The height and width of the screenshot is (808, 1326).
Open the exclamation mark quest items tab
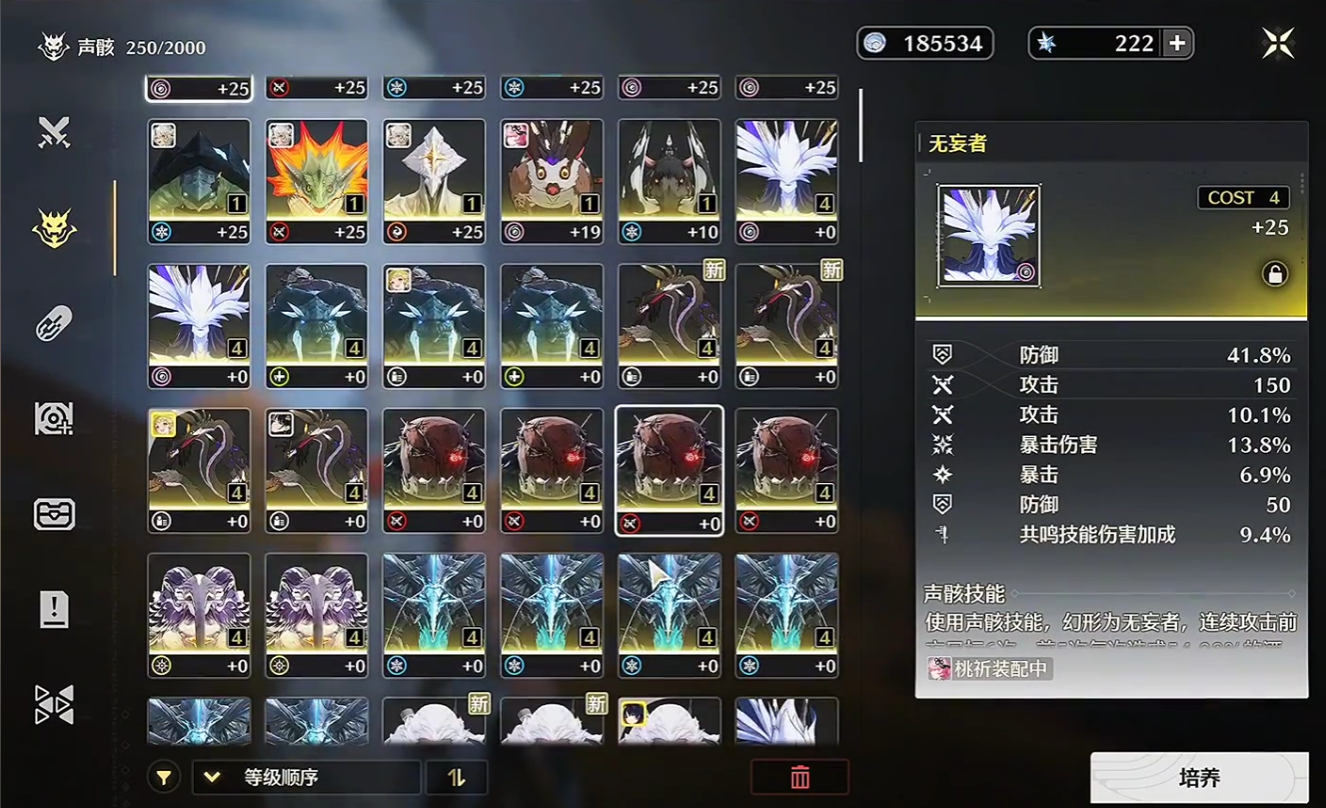coord(54,609)
